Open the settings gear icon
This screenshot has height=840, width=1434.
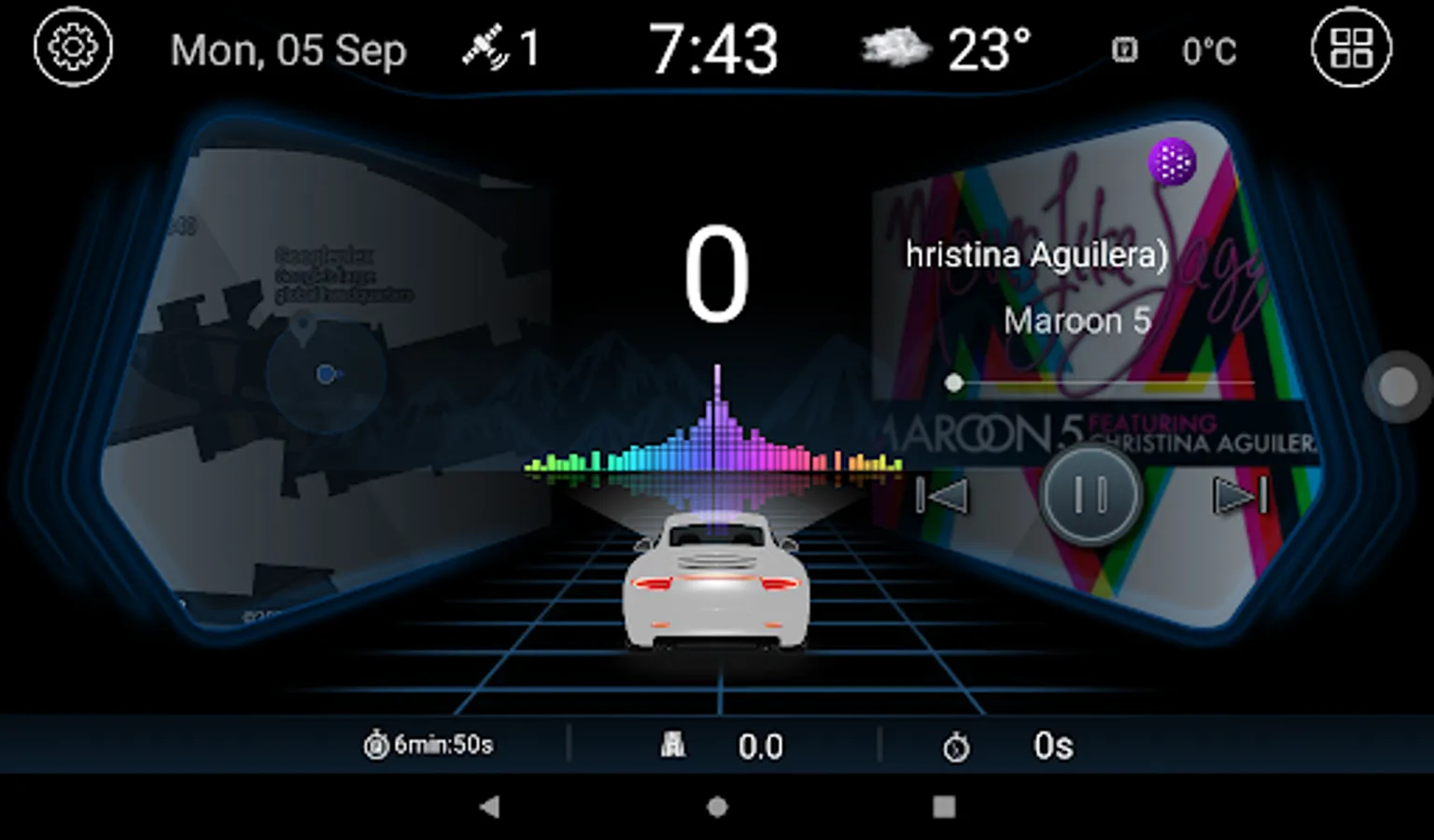click(x=73, y=48)
